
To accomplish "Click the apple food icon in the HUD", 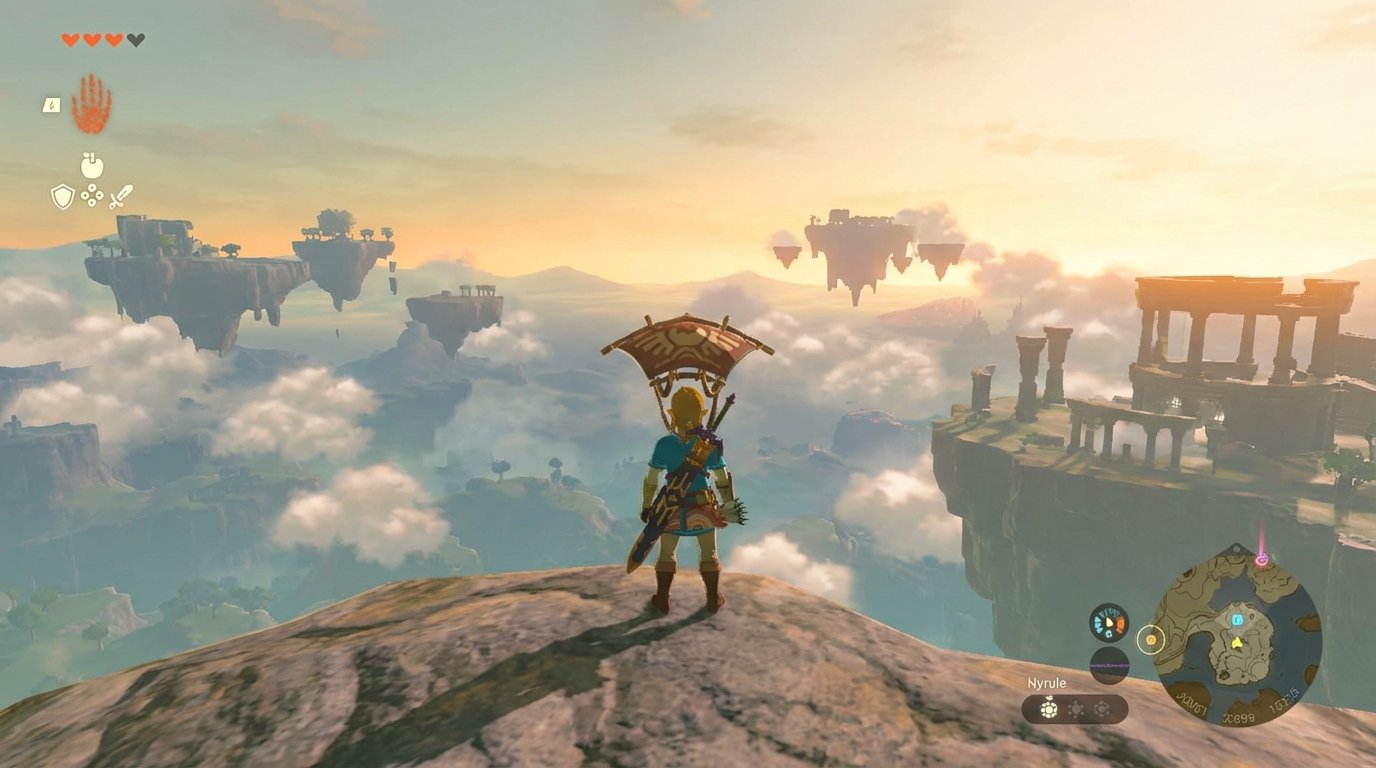I will click(x=90, y=164).
